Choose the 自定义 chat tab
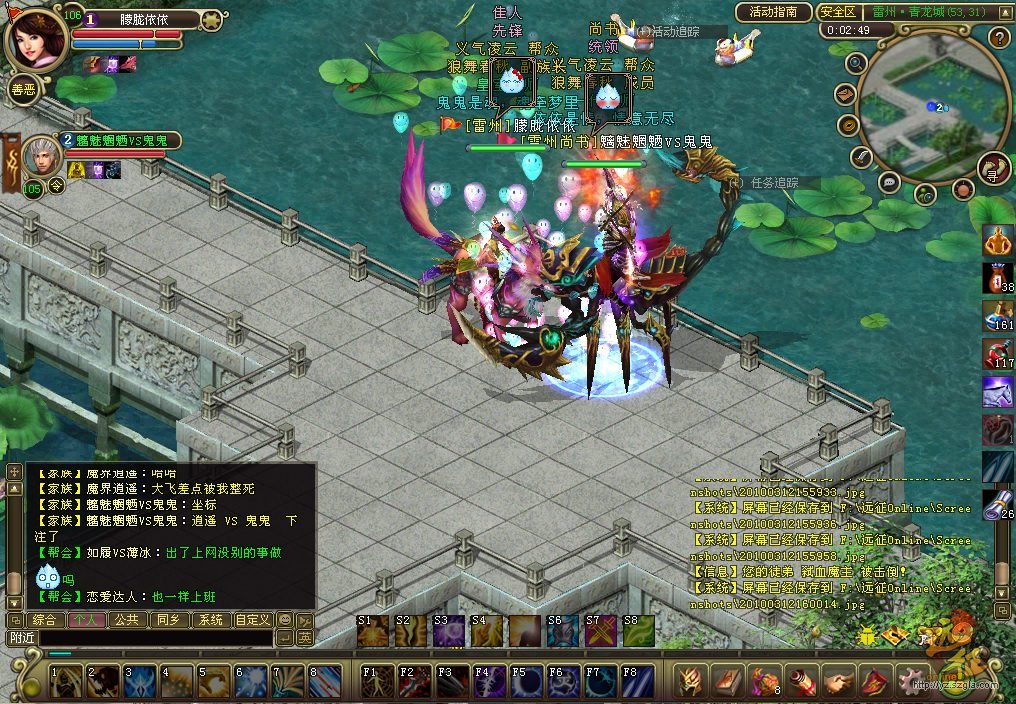This screenshot has width=1016, height=704. [252, 620]
